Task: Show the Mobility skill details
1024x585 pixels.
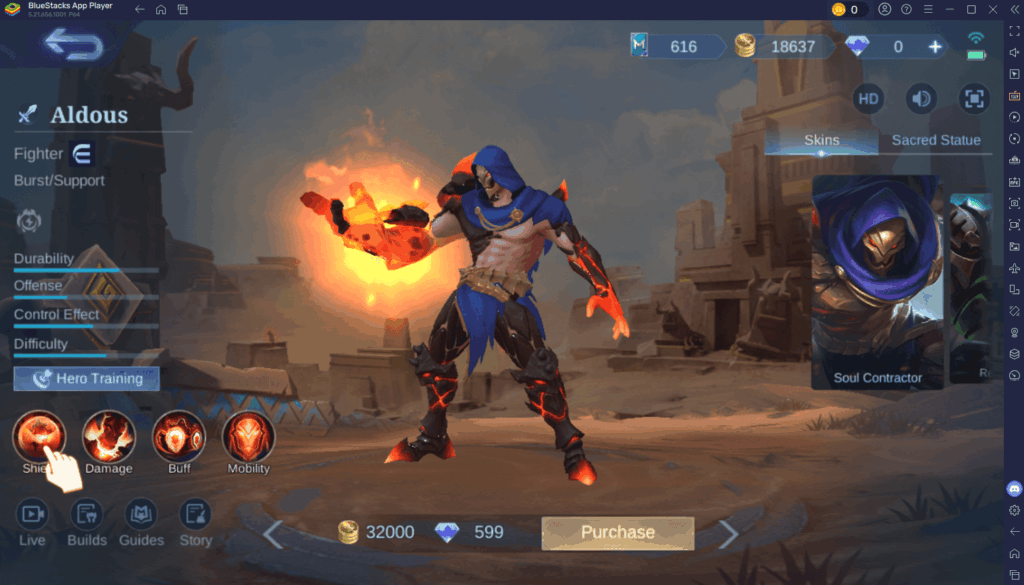Action: 248,437
